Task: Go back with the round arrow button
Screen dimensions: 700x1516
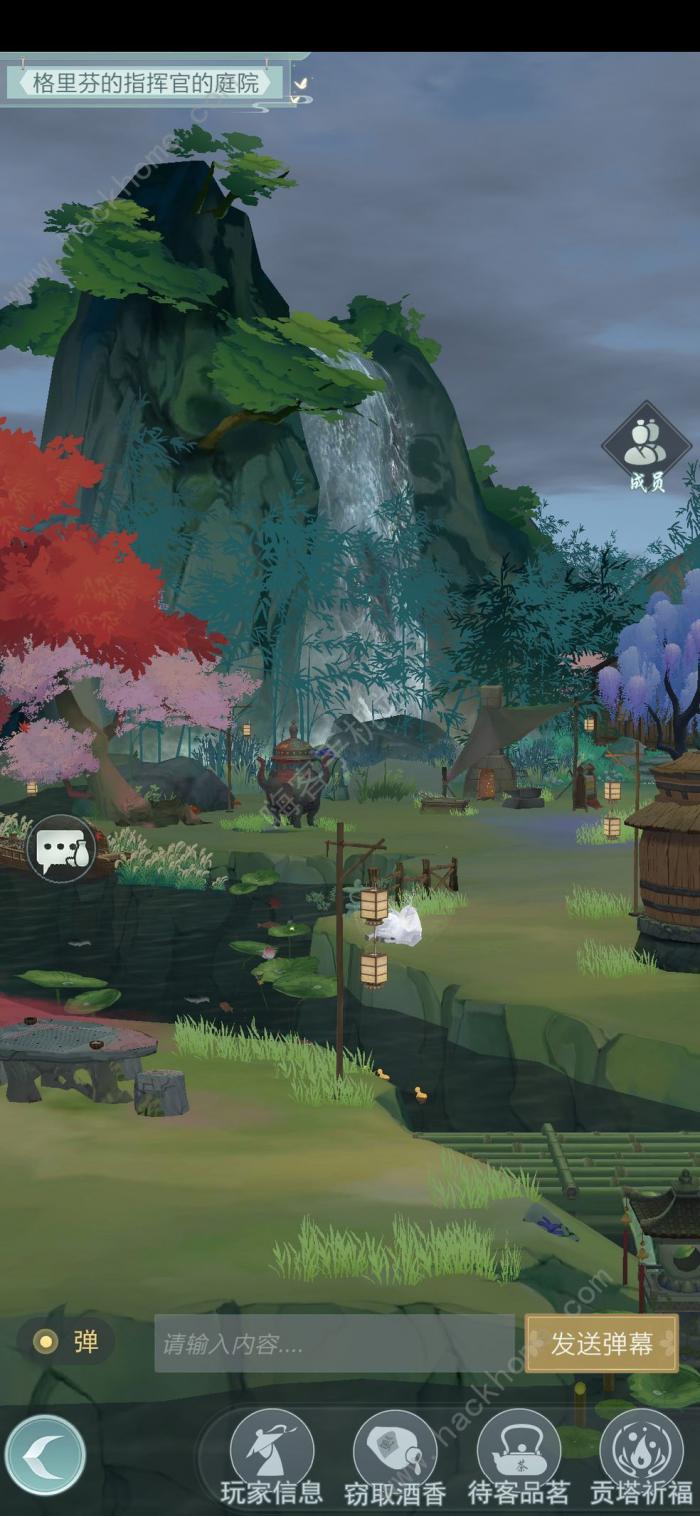Action: pos(45,1455)
